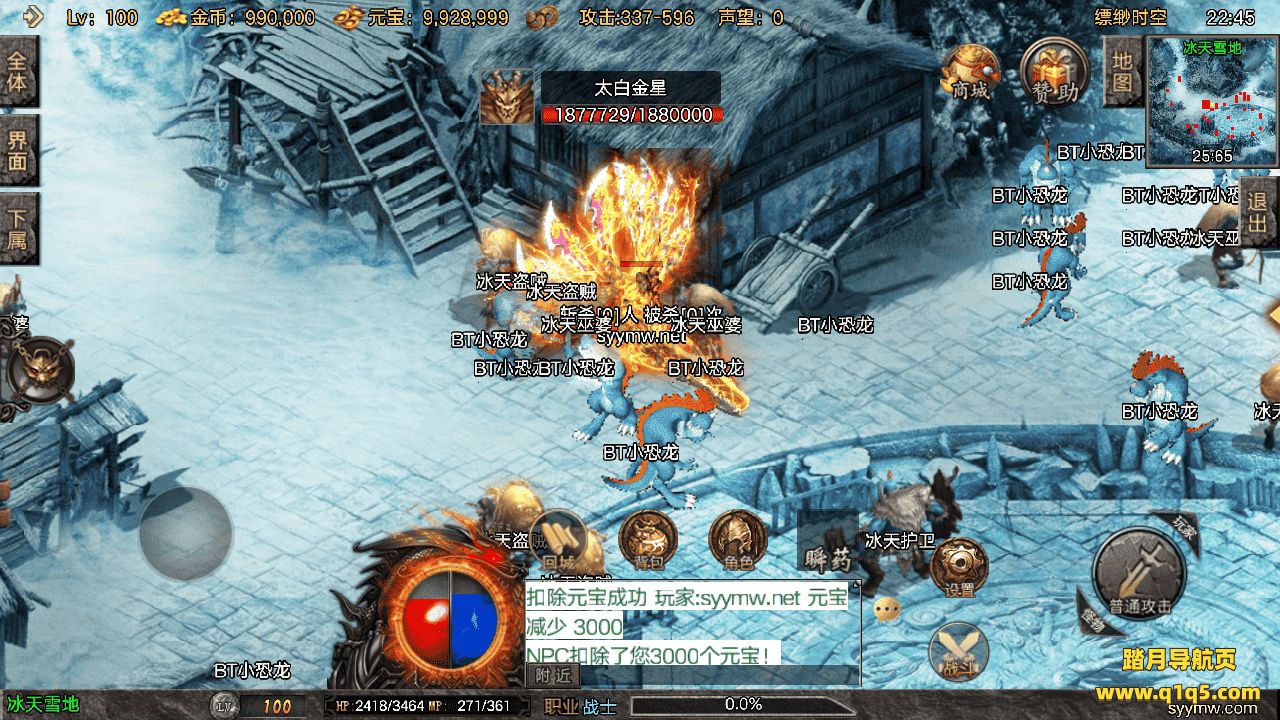Open the 下属 subordinates button
The image size is (1280, 720).
tap(18, 228)
